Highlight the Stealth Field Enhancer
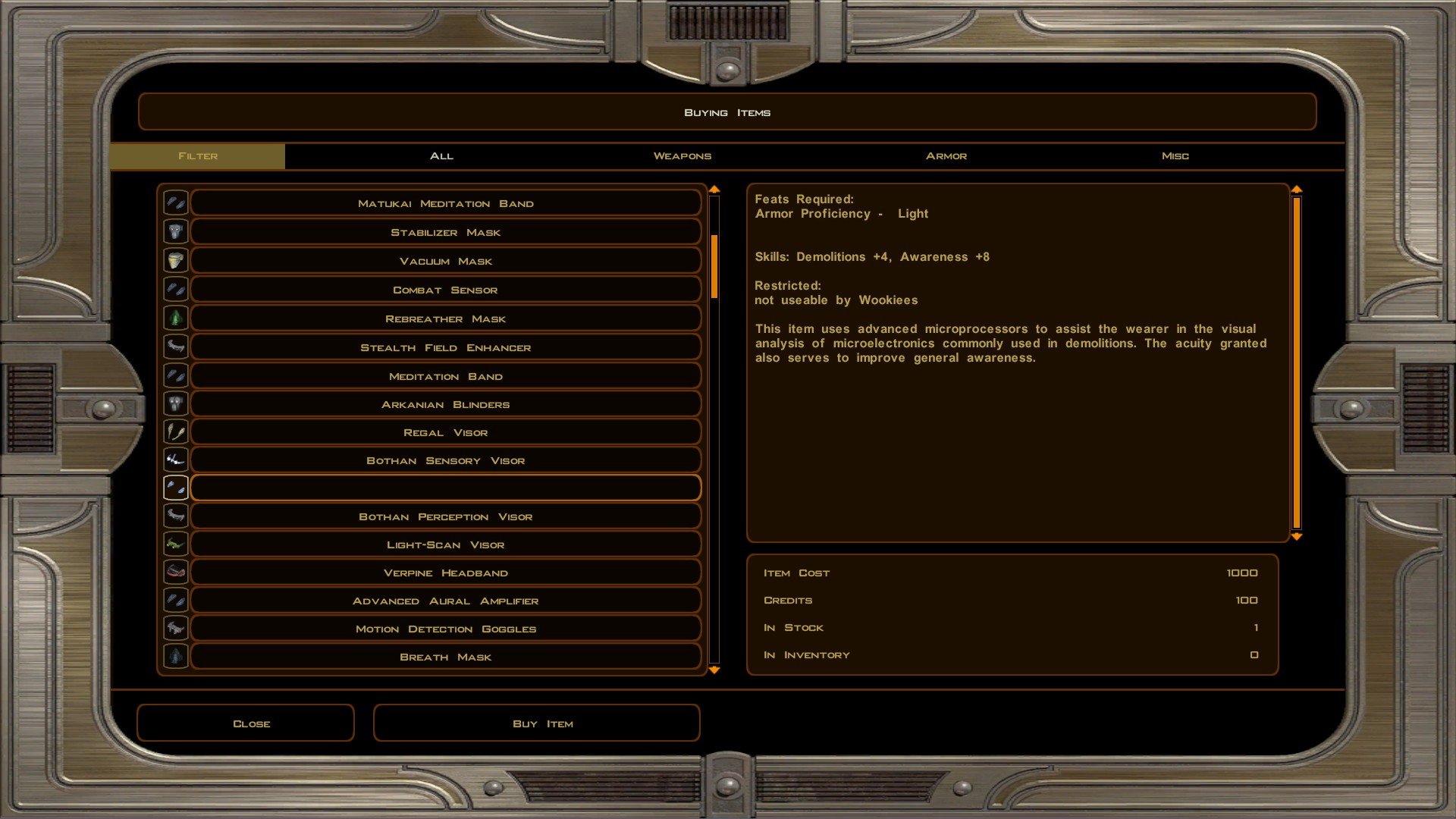 (445, 347)
